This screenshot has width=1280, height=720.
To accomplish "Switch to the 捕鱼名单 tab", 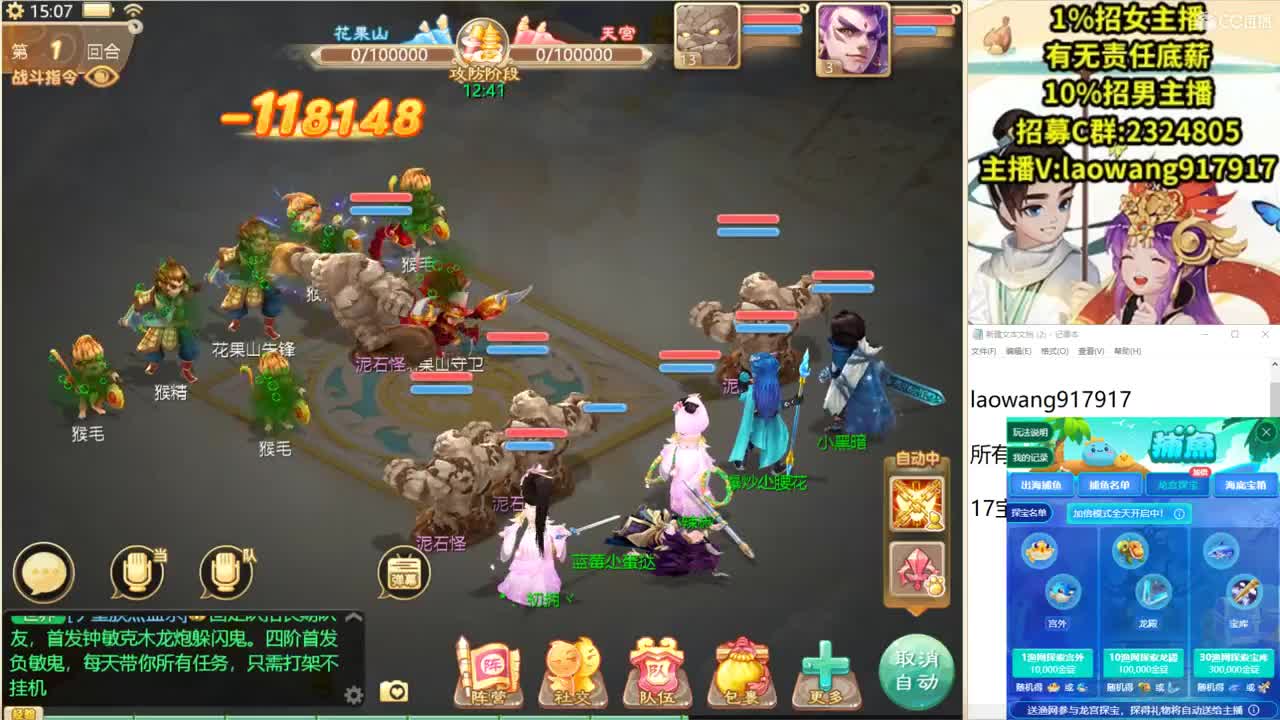I will coord(1110,484).
